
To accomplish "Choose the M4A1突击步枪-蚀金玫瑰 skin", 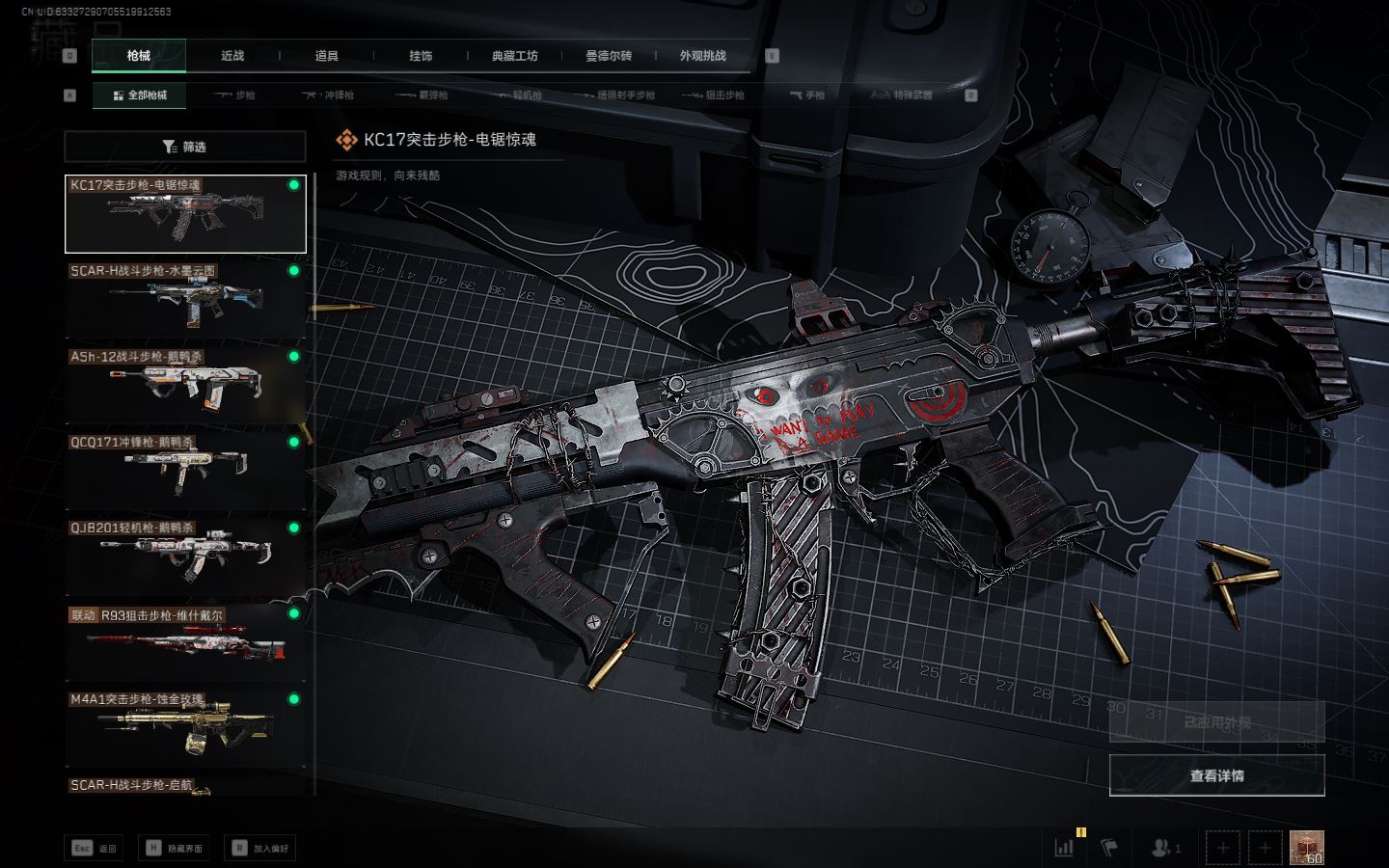I will [x=184, y=728].
